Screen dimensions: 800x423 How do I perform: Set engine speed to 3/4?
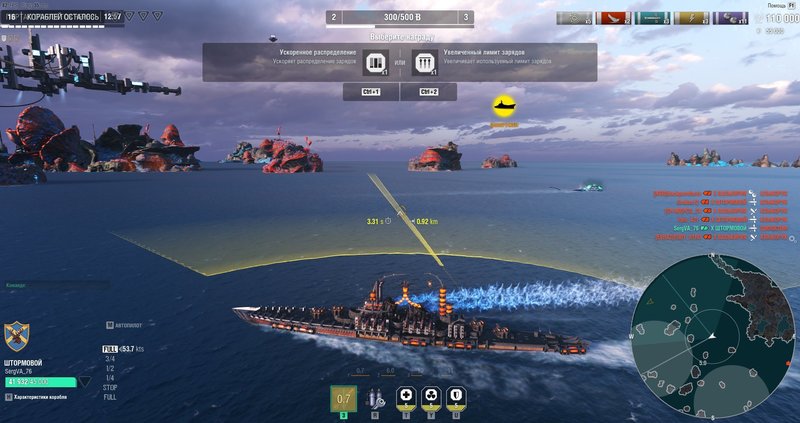(110, 357)
